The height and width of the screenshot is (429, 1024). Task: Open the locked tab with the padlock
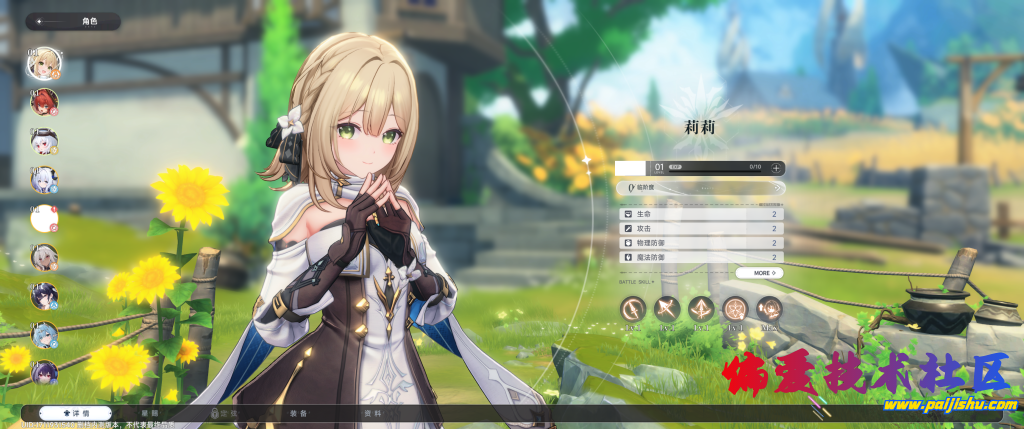[x=224, y=413]
